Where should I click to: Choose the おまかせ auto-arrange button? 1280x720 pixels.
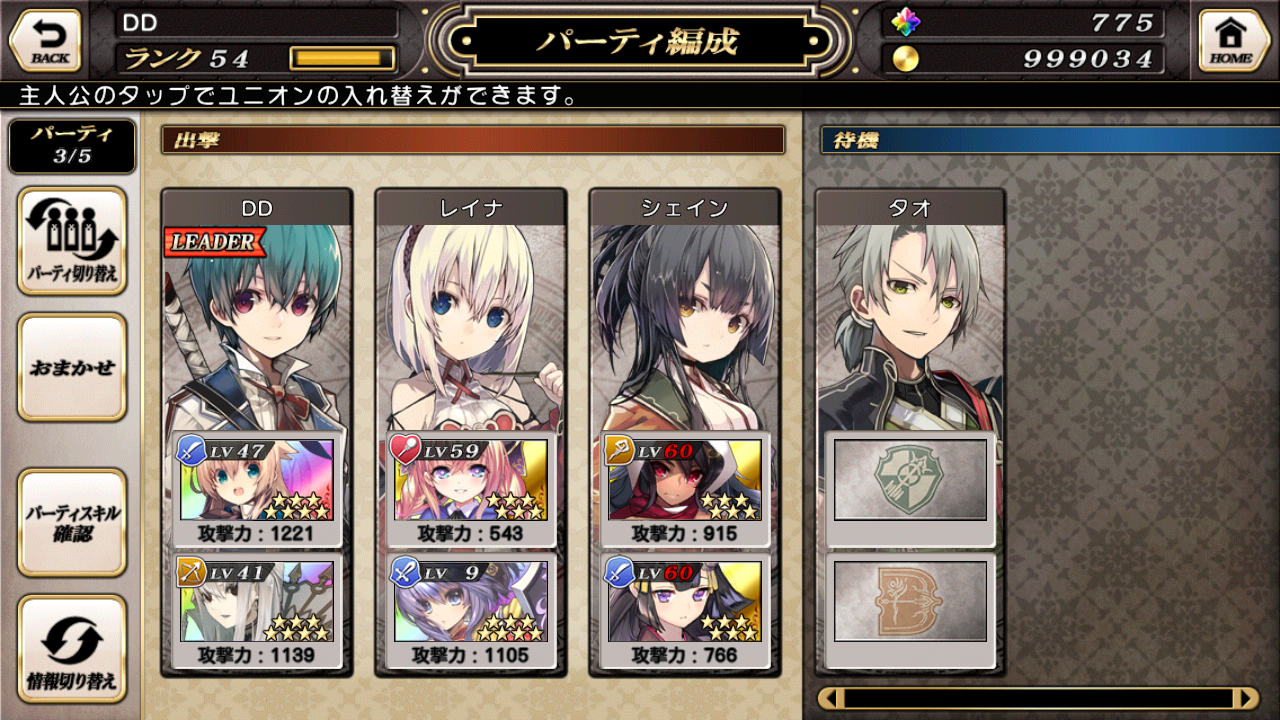pyautogui.click(x=72, y=367)
